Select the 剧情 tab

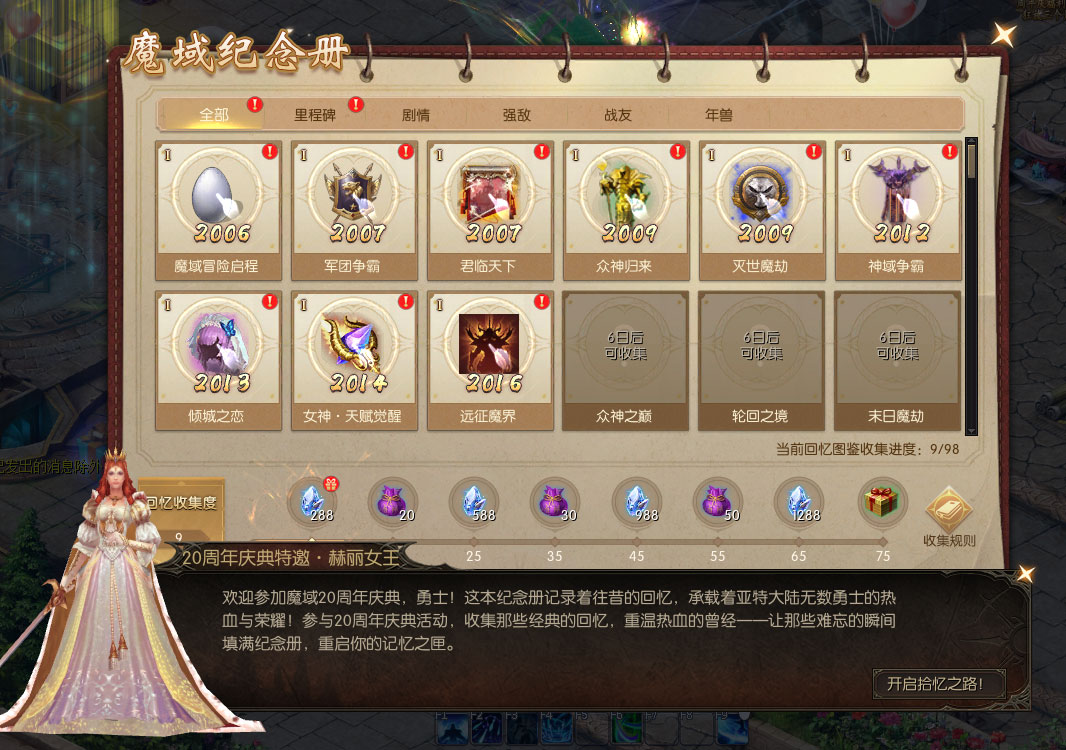pyautogui.click(x=416, y=115)
